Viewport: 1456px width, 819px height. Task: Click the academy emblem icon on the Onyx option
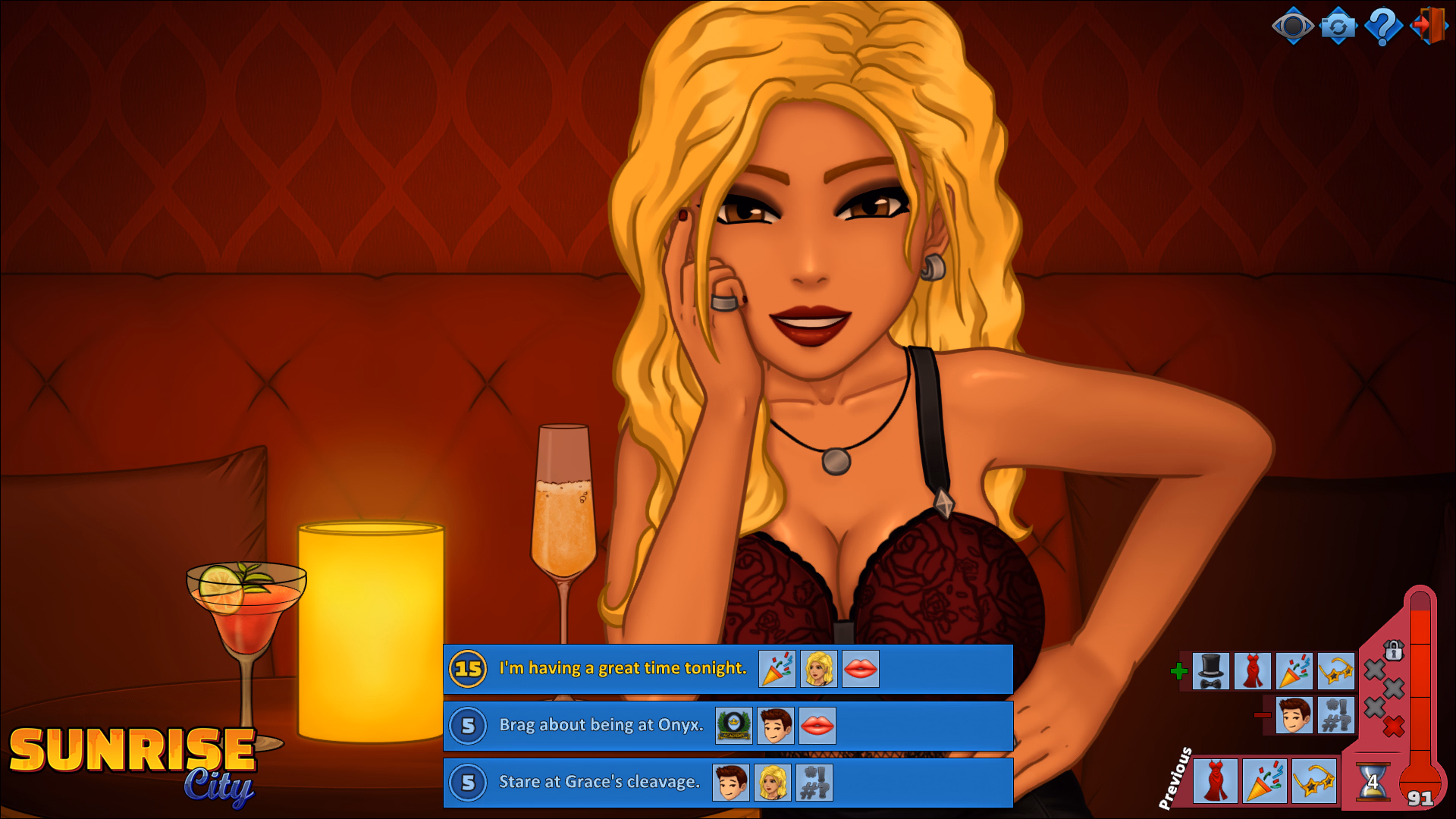733,725
